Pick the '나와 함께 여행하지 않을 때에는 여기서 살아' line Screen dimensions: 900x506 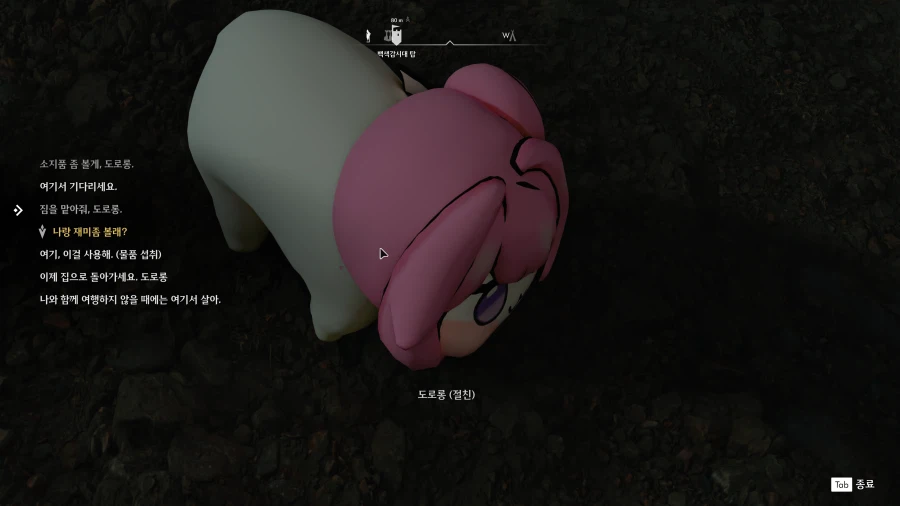point(130,300)
